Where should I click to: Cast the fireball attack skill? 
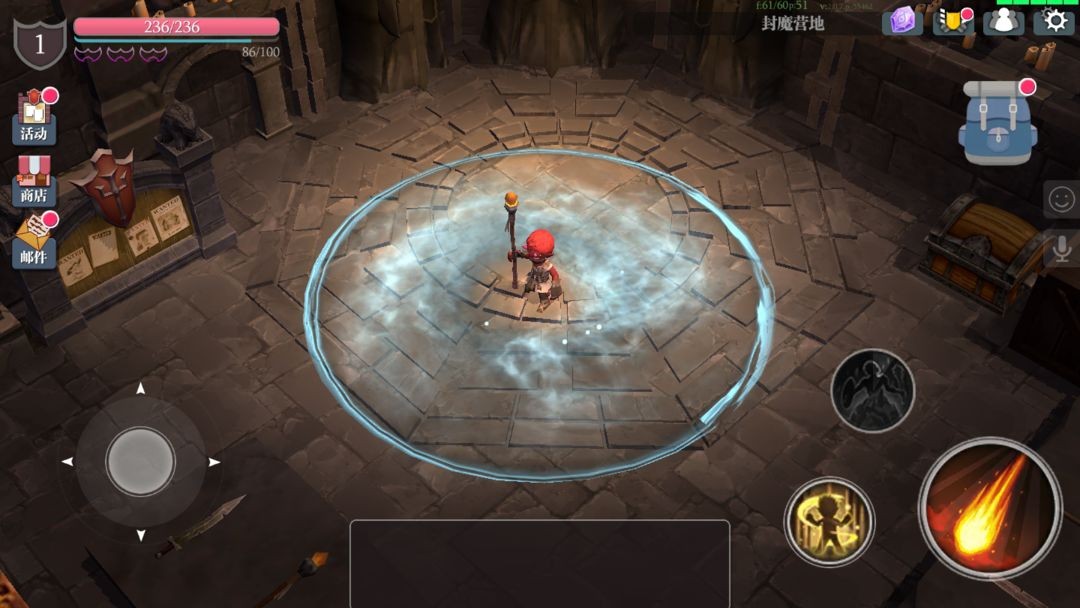(990, 509)
